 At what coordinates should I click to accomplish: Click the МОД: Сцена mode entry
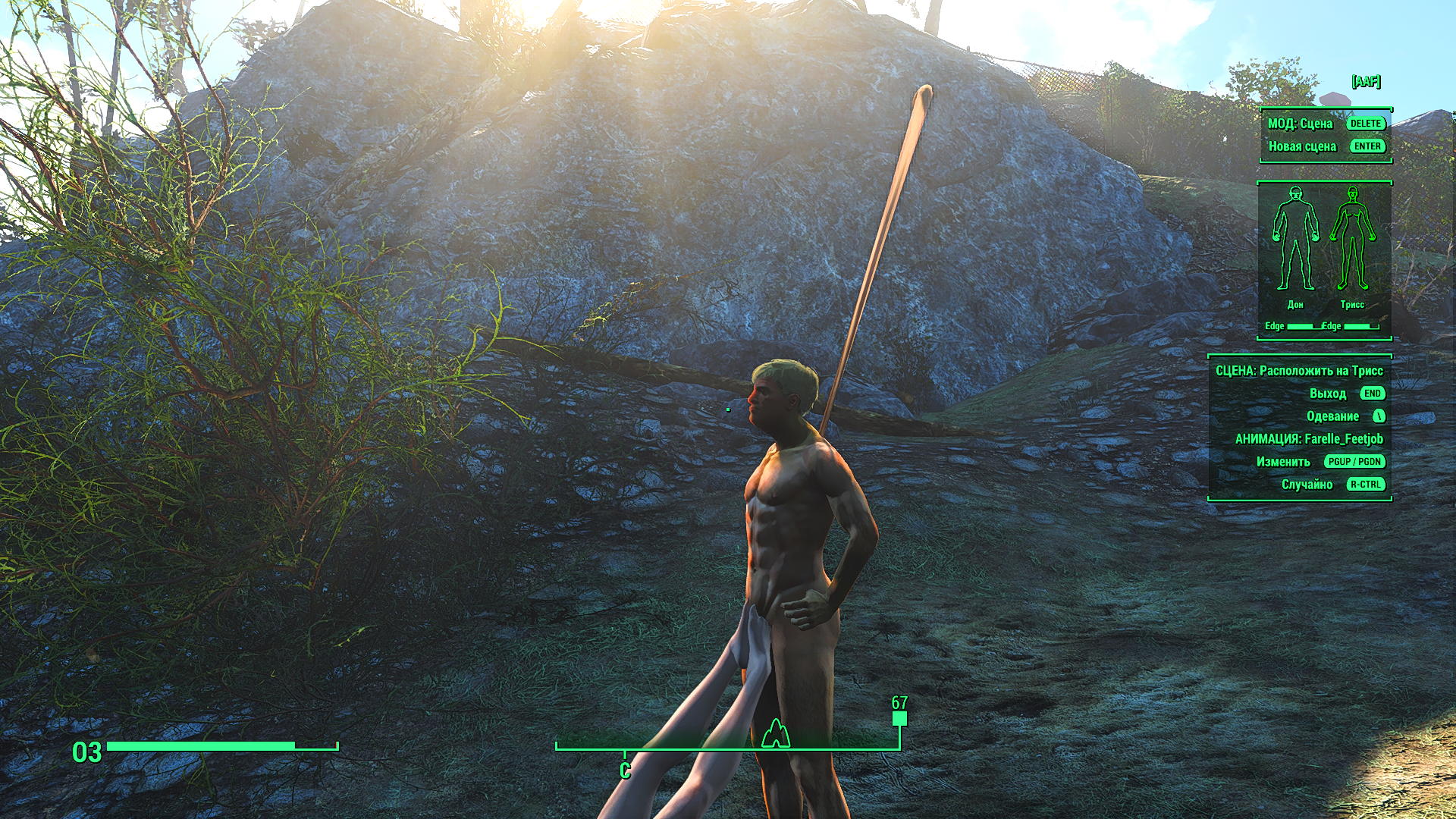(1300, 124)
